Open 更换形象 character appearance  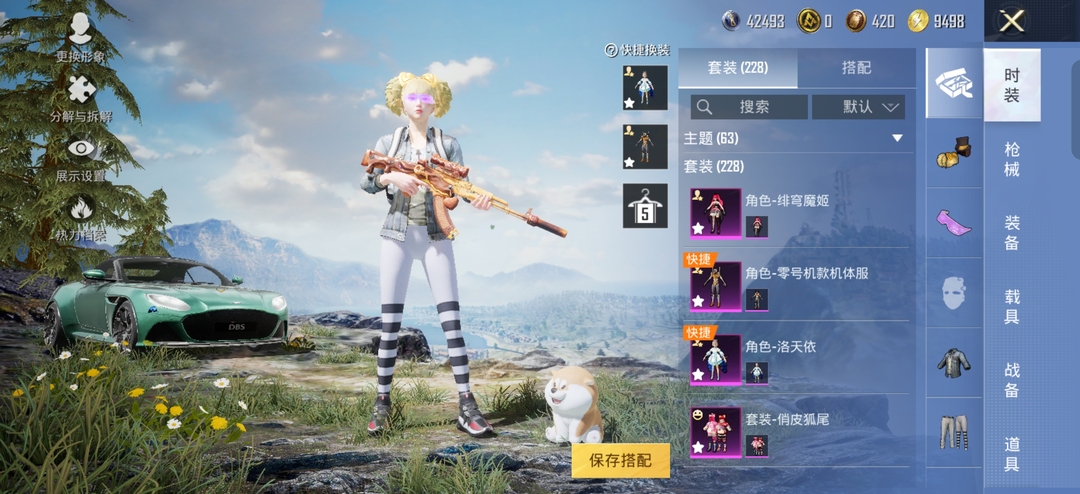tap(80, 38)
